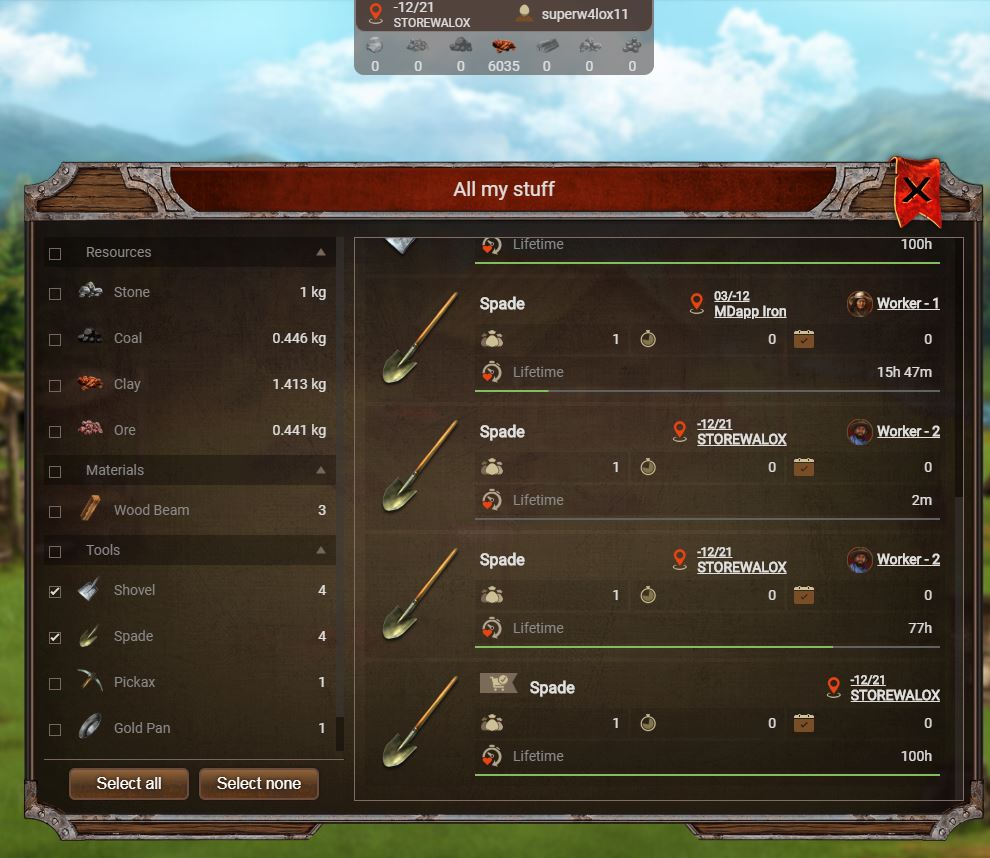The width and height of the screenshot is (990, 858).
Task: Check the Wood Beam checkbox
Action: click(x=55, y=512)
